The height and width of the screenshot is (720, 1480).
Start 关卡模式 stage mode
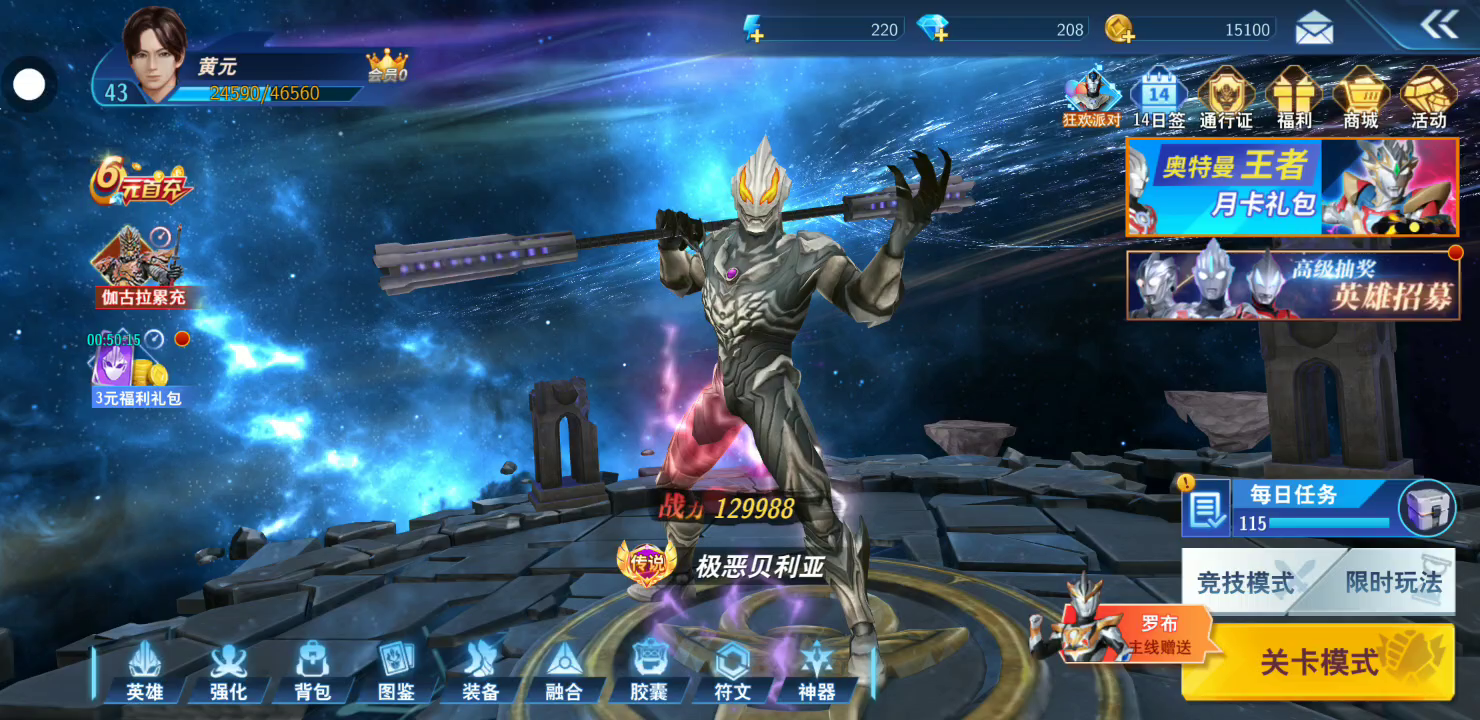1318,661
